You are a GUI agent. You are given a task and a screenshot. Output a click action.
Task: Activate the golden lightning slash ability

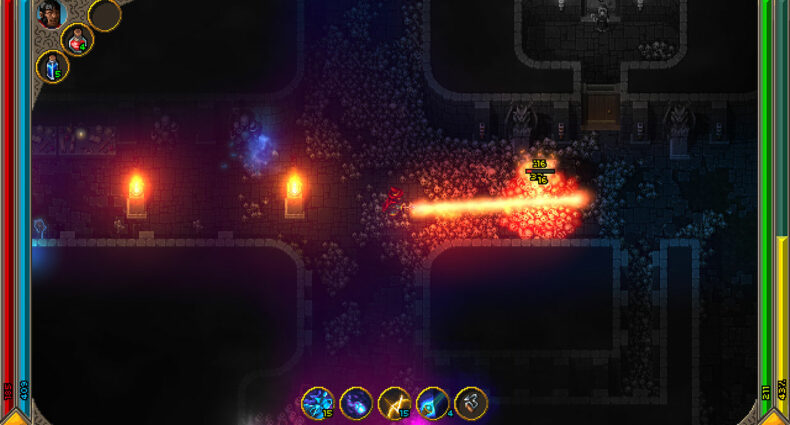[x=394, y=403]
